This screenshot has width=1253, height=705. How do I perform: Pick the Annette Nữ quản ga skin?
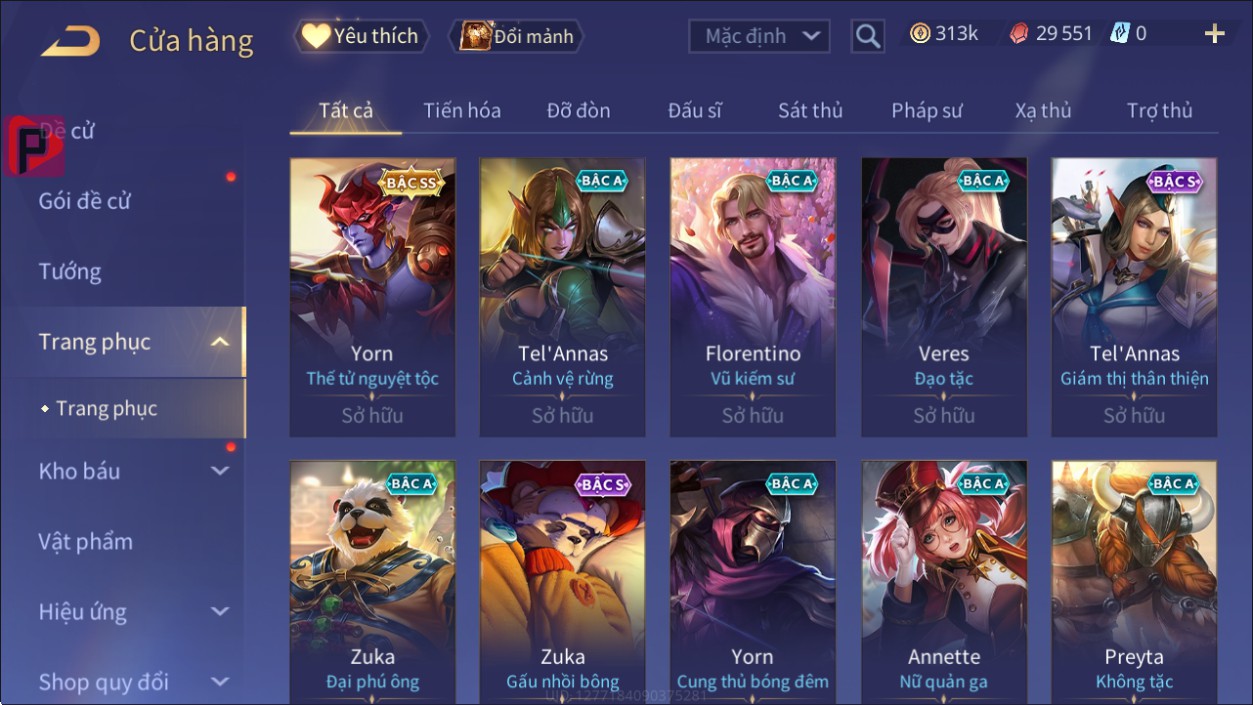tap(944, 580)
